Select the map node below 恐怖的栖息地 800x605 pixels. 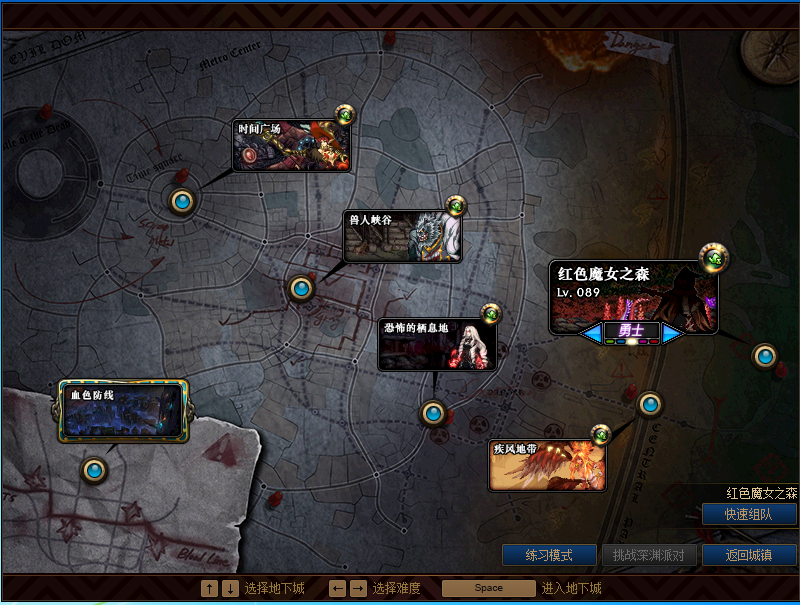click(x=433, y=412)
